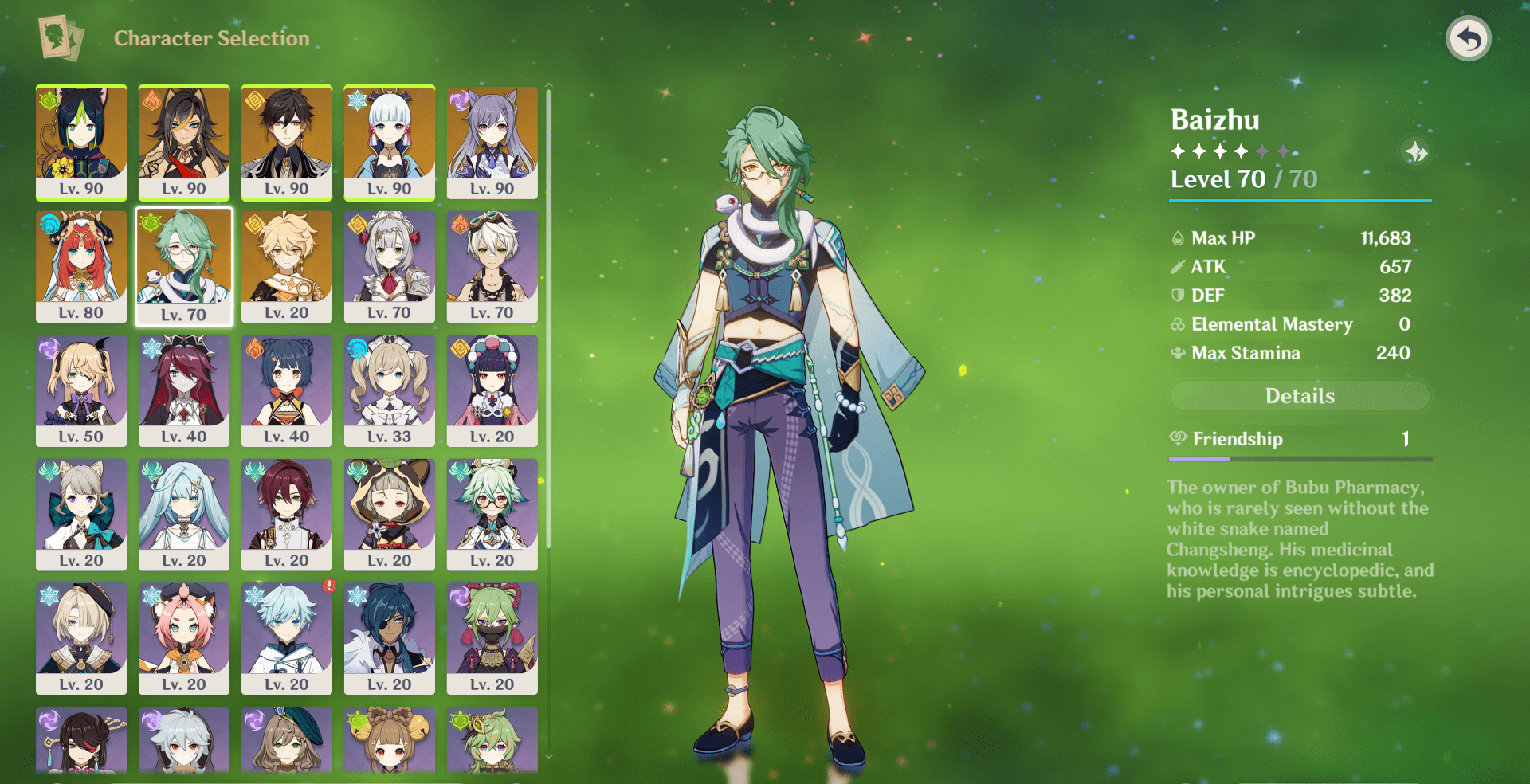1530x784 pixels.
Task: Click the Max HP droplet icon in the stats panel
Action: coord(1177,237)
